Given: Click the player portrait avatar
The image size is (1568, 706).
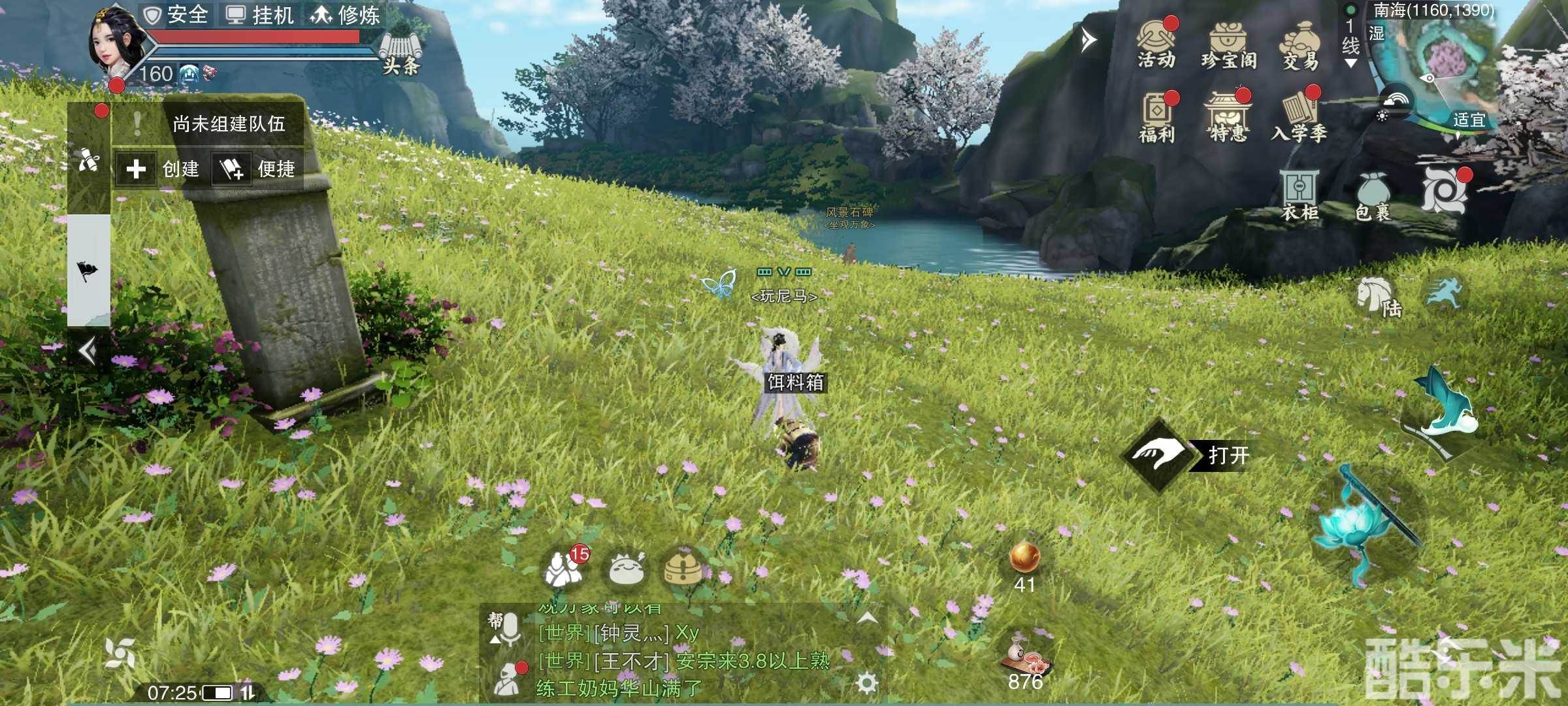Looking at the screenshot, I should point(111,39).
